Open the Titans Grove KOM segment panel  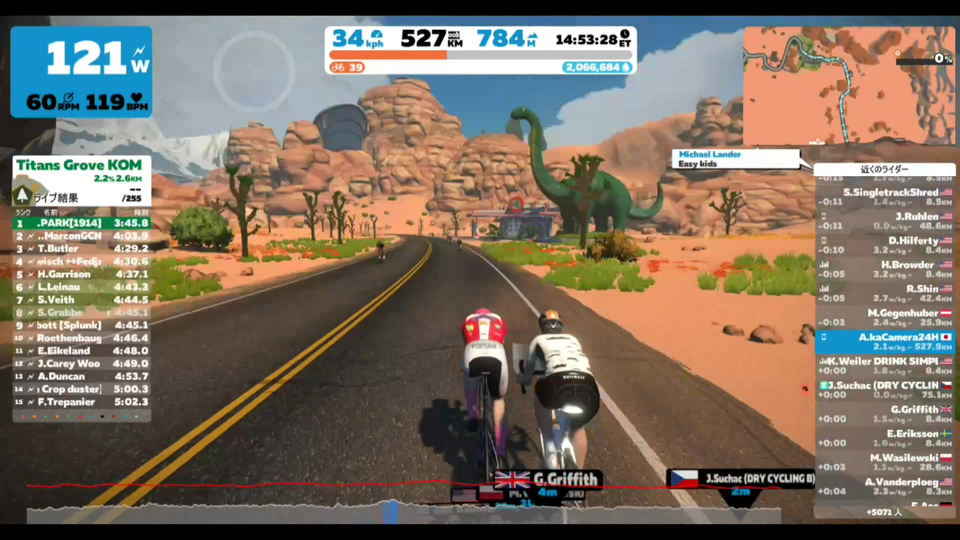tap(81, 172)
